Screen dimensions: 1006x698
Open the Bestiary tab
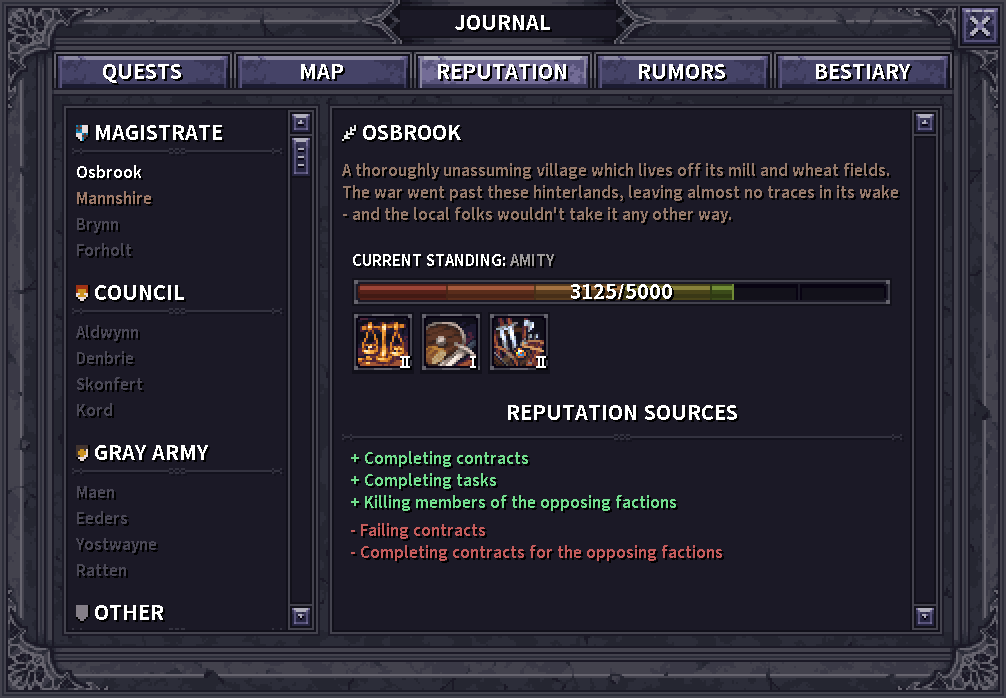(862, 72)
